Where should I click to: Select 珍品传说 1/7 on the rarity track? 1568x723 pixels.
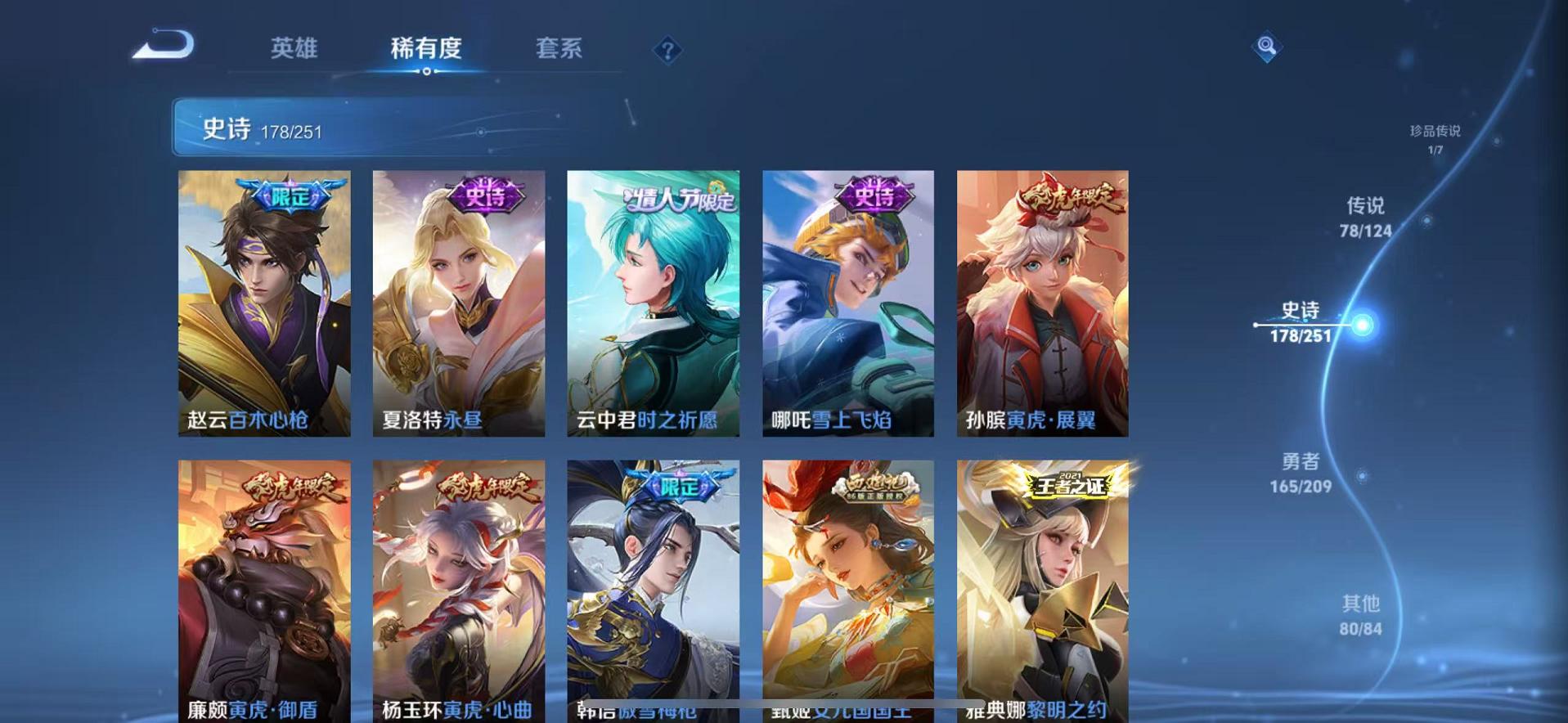(x=1433, y=139)
